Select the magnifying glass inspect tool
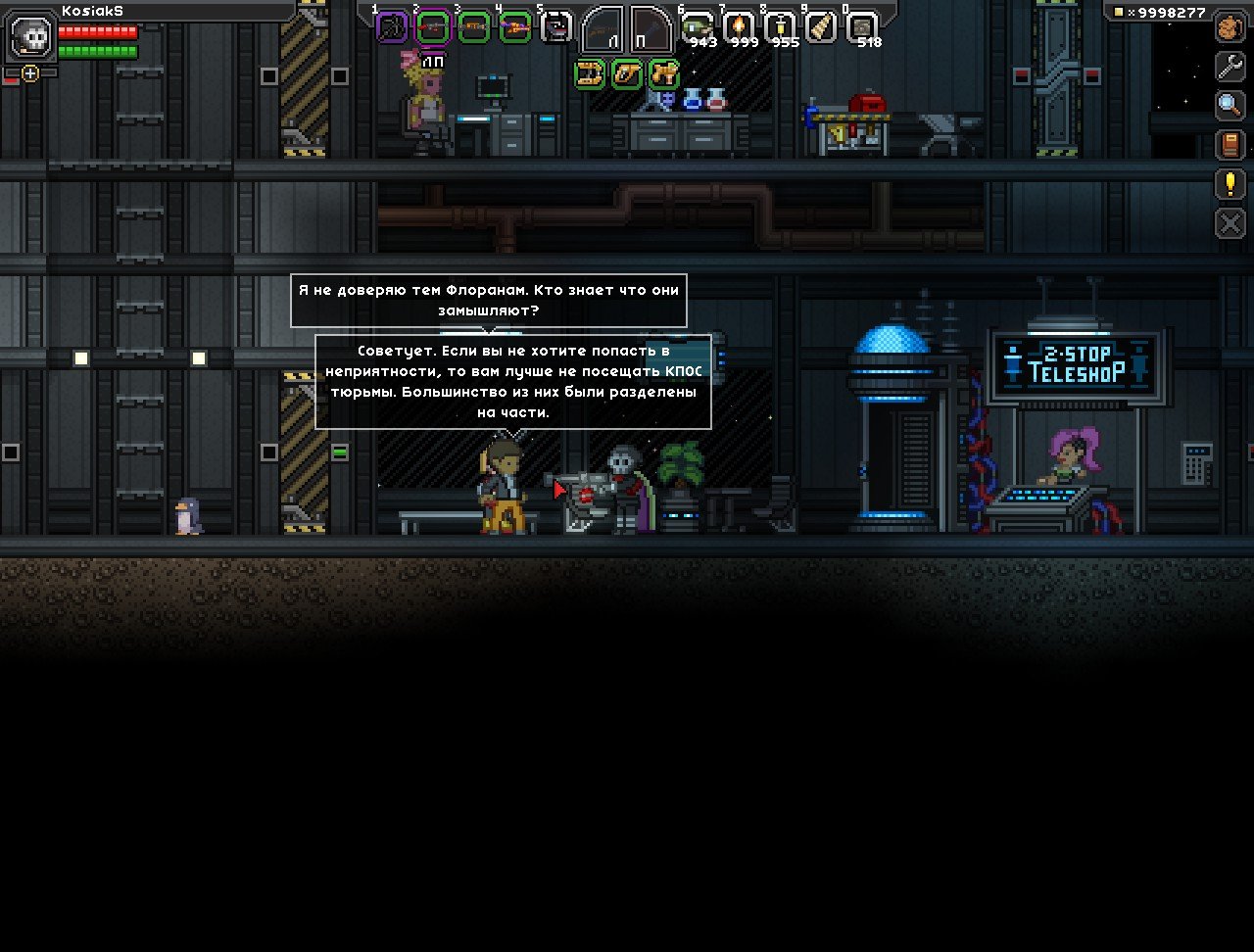 (1230, 105)
